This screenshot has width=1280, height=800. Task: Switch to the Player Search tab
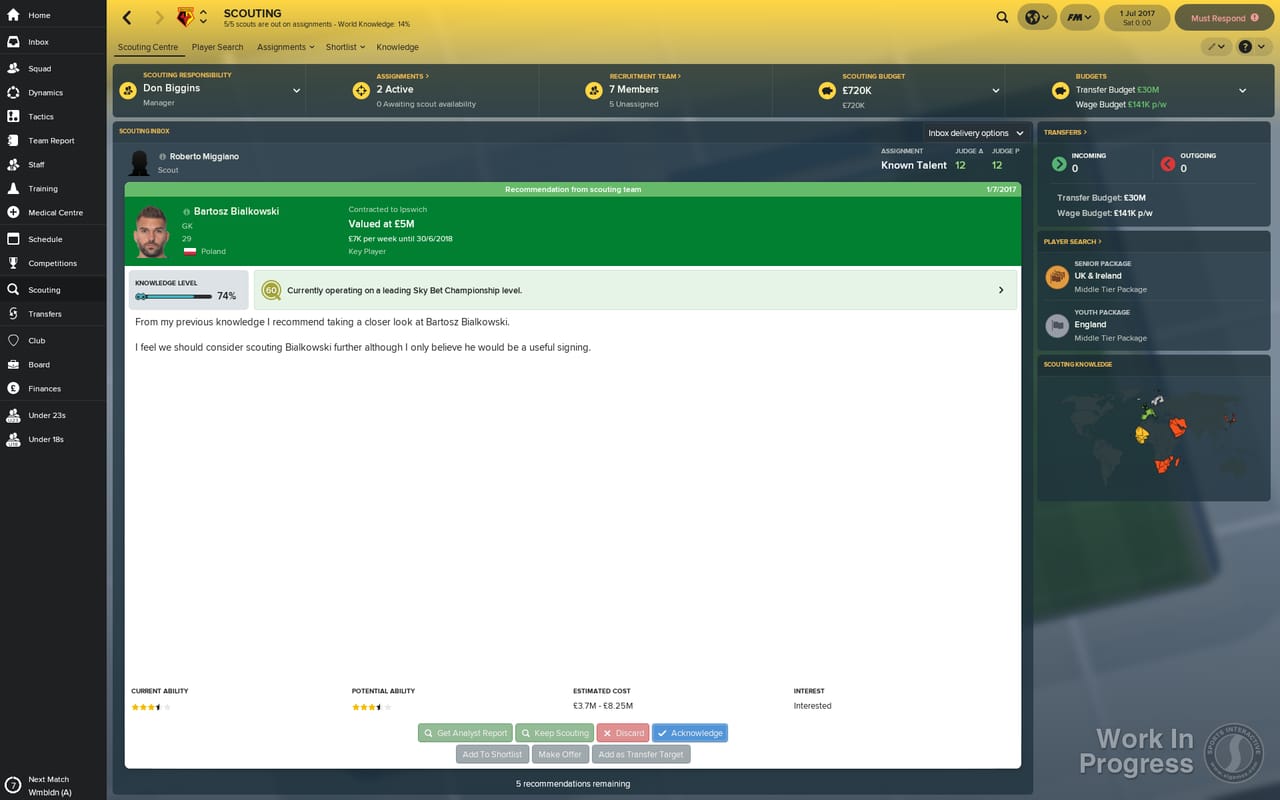[x=216, y=47]
